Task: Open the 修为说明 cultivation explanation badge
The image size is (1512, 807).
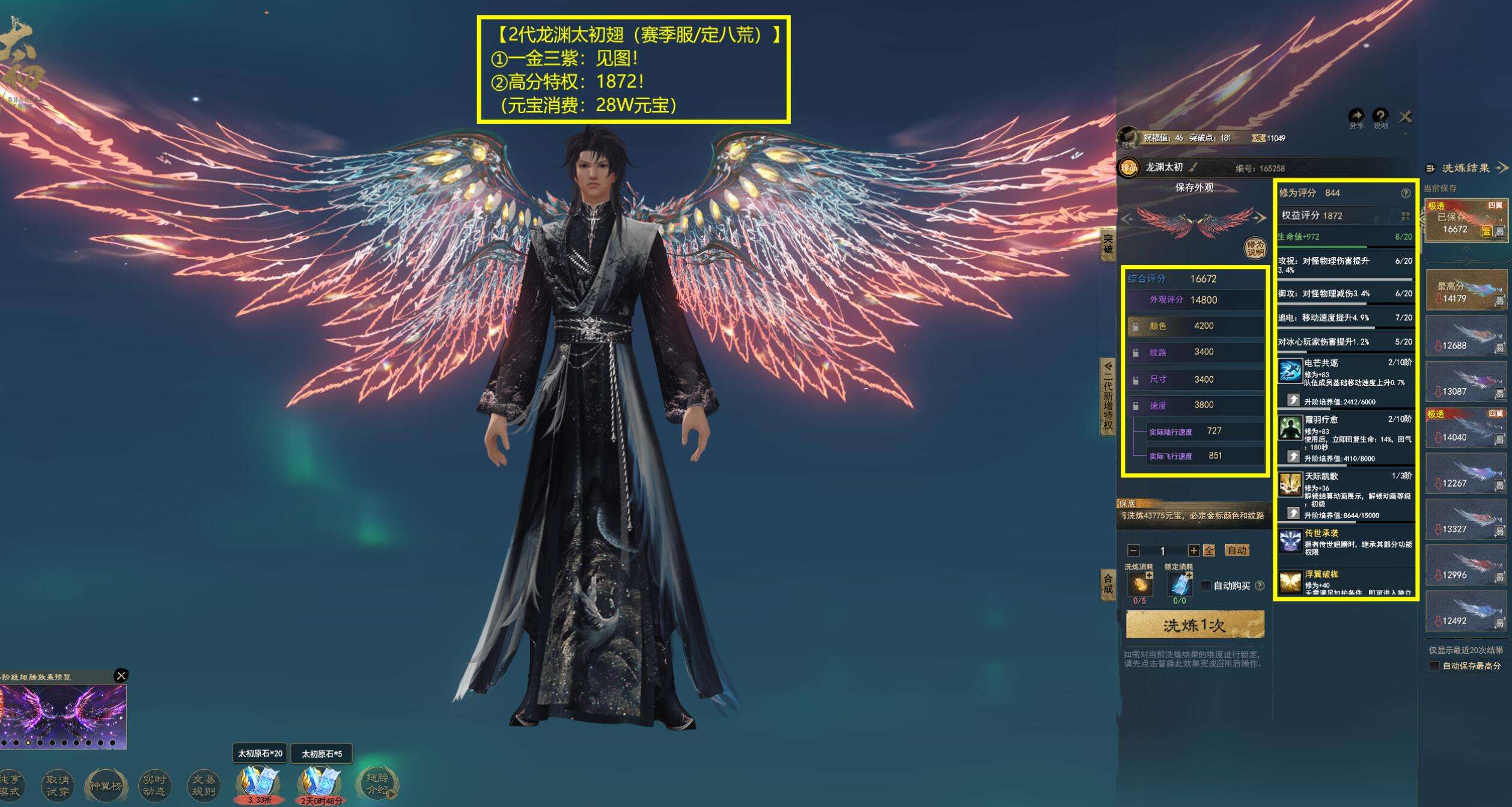Action: pos(1255,248)
